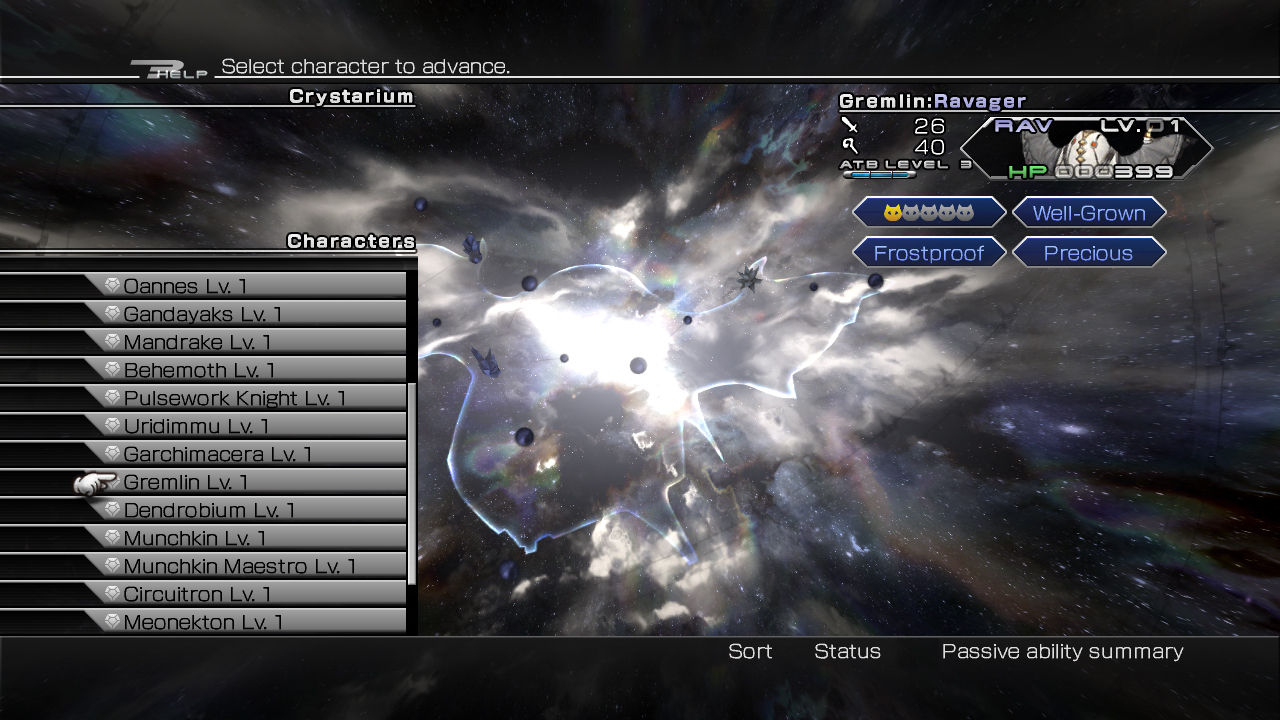Click the cat-face rating badge
Screen dimensions: 1280x720
(929, 213)
